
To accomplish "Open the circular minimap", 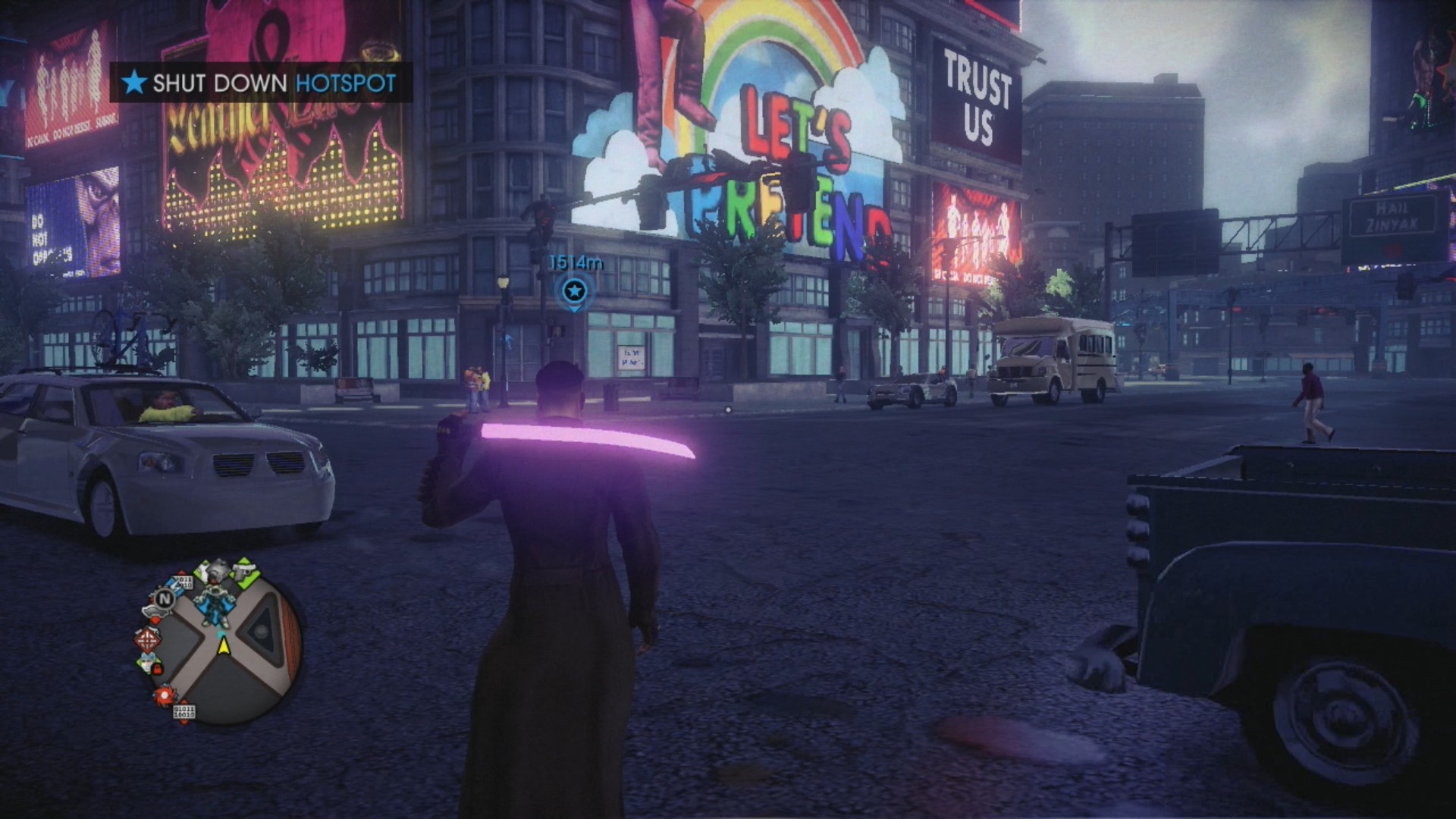I will (x=226, y=645).
